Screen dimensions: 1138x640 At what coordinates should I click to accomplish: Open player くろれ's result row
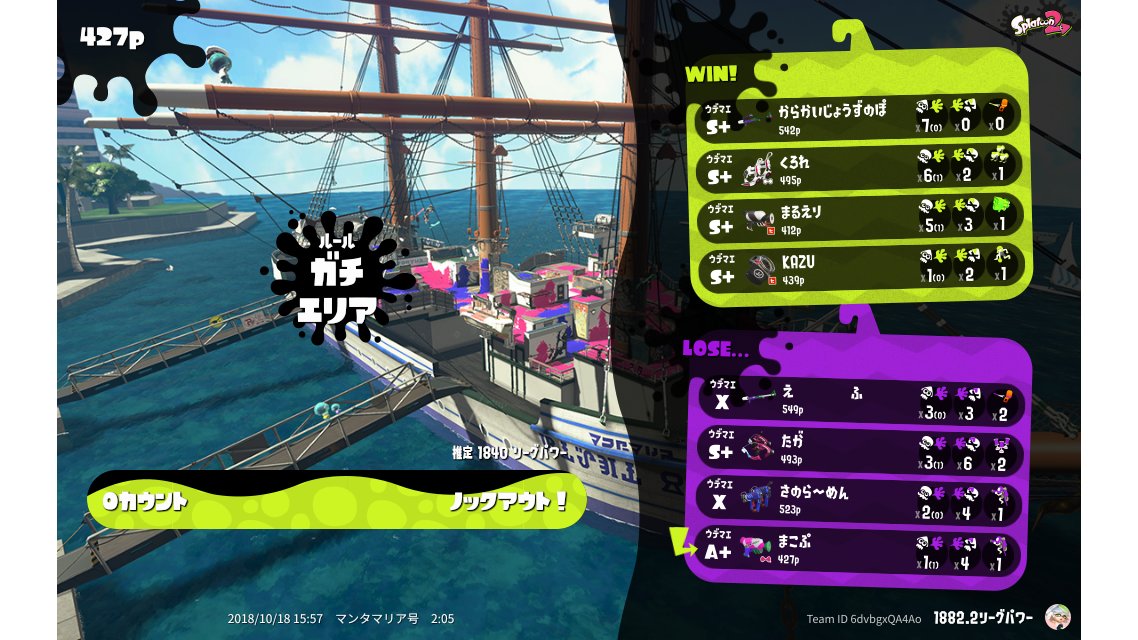pos(860,167)
